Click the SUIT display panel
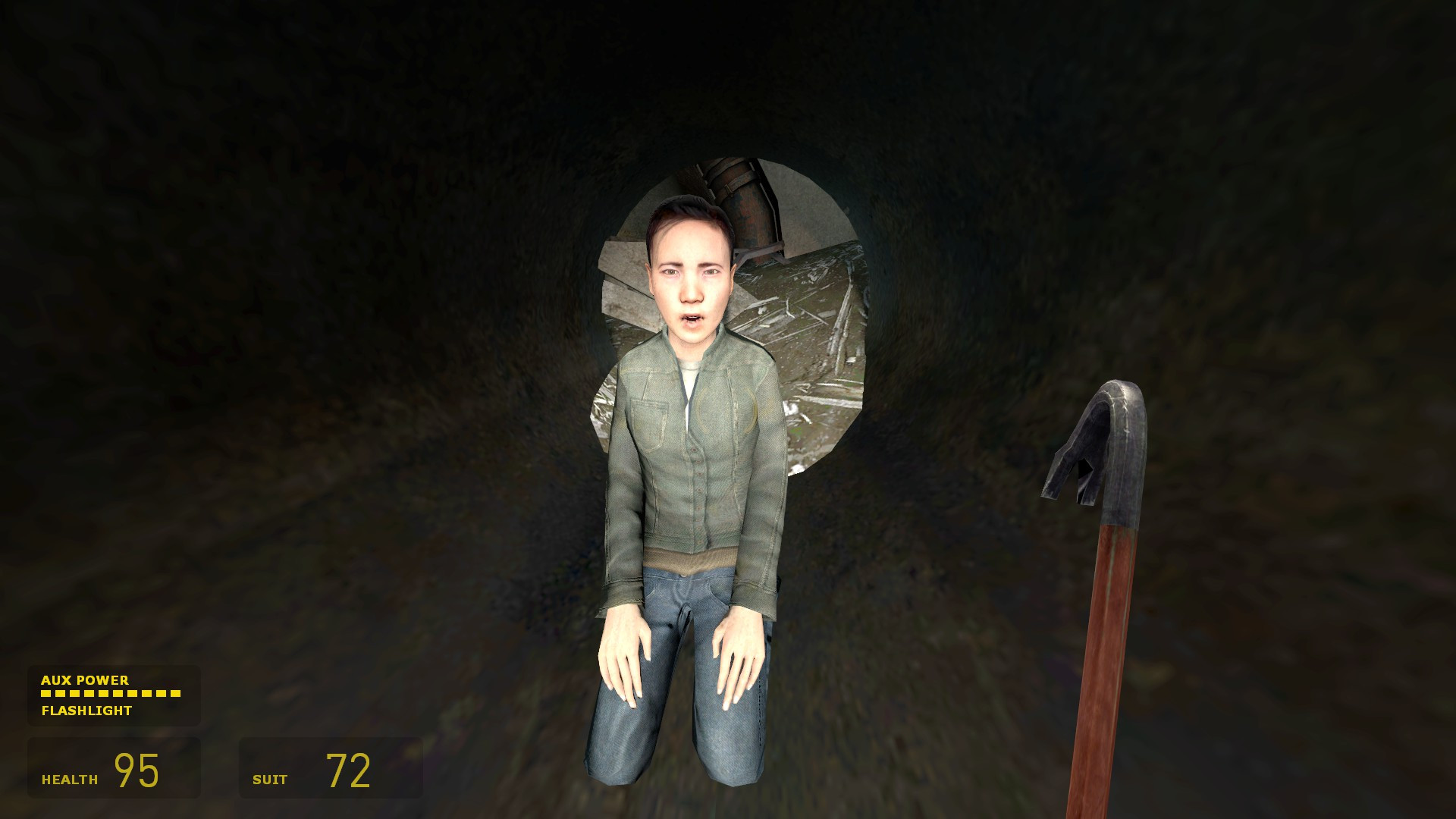1456x819 pixels. 330,768
